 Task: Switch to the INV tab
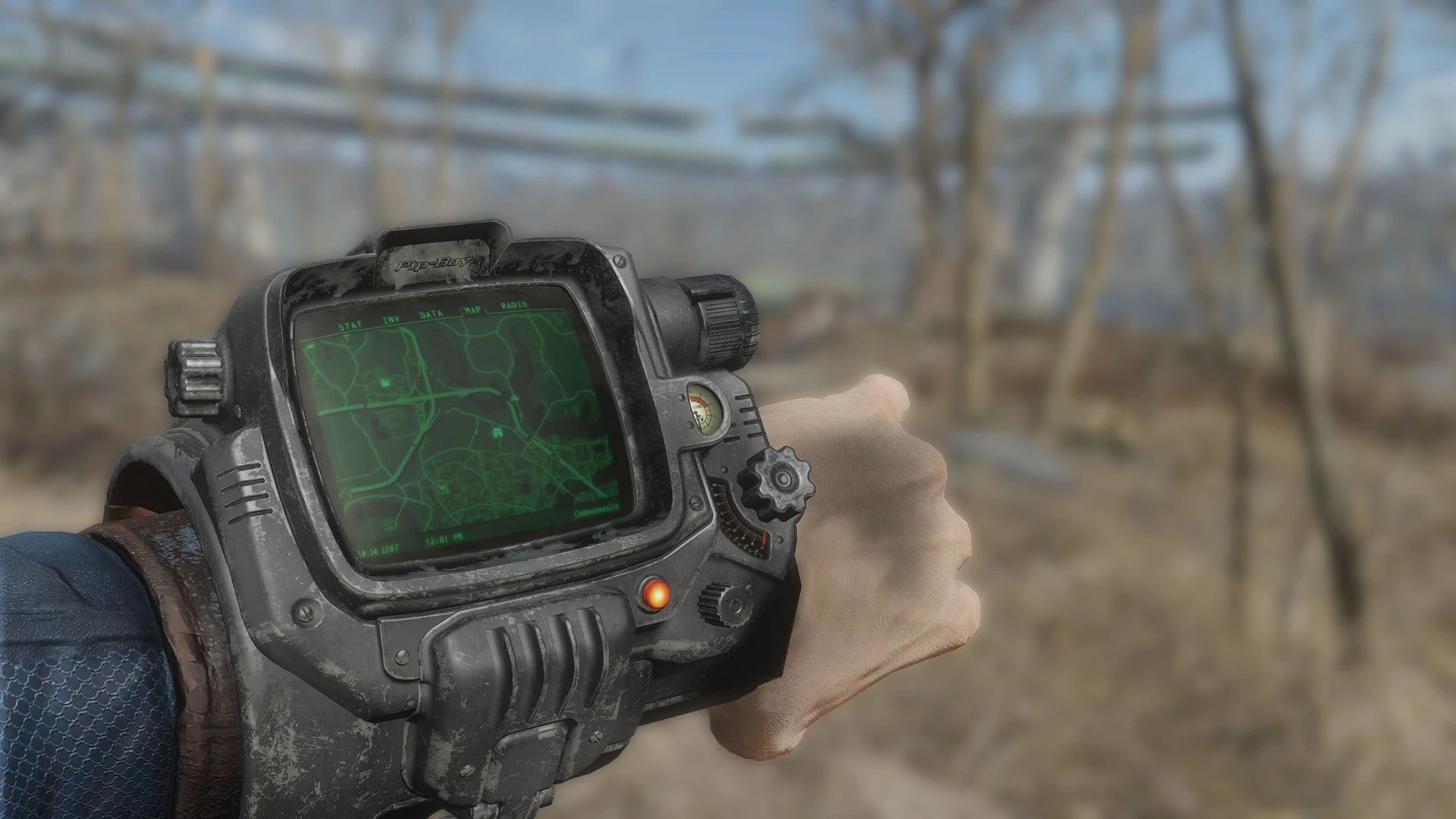(x=391, y=318)
